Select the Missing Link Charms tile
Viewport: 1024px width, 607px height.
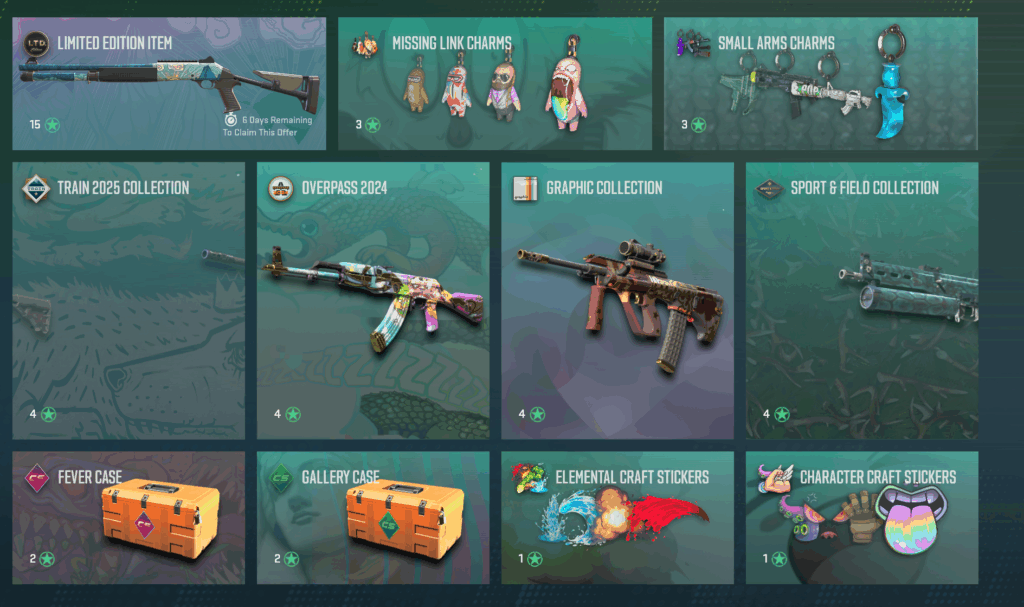(x=494, y=84)
